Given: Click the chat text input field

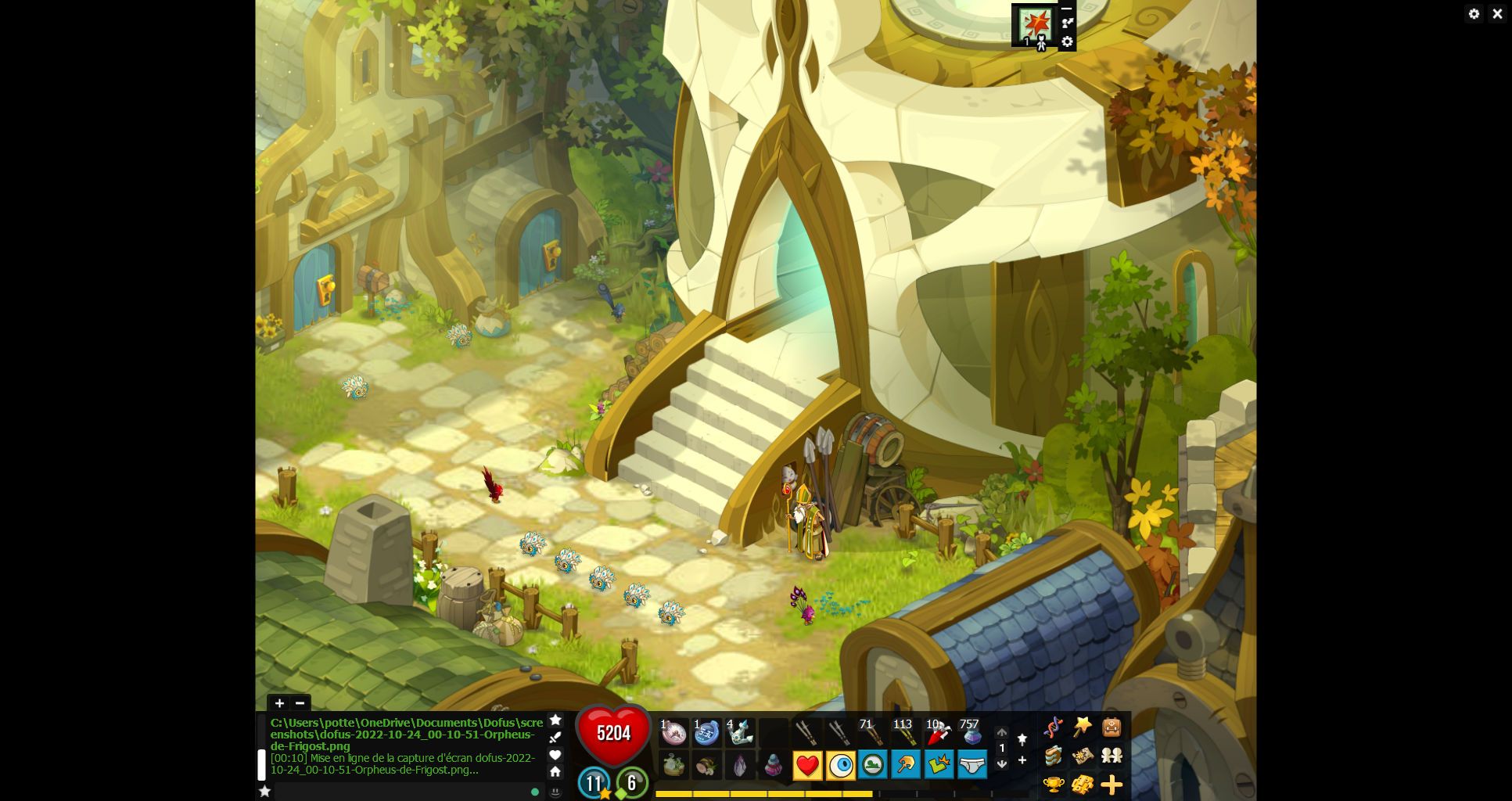Looking at the screenshot, I should [x=399, y=792].
